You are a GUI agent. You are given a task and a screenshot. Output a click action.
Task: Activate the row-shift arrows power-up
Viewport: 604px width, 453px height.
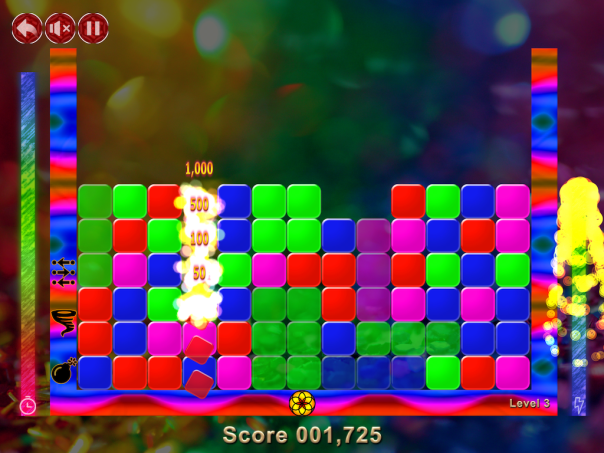coord(64,273)
